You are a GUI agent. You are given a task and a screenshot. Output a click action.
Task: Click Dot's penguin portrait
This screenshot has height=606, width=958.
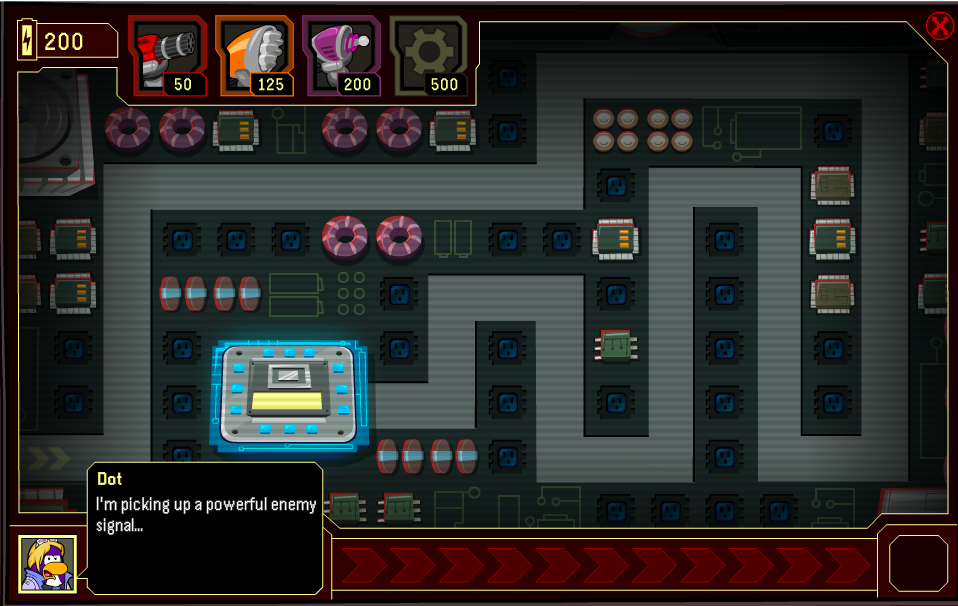point(47,562)
